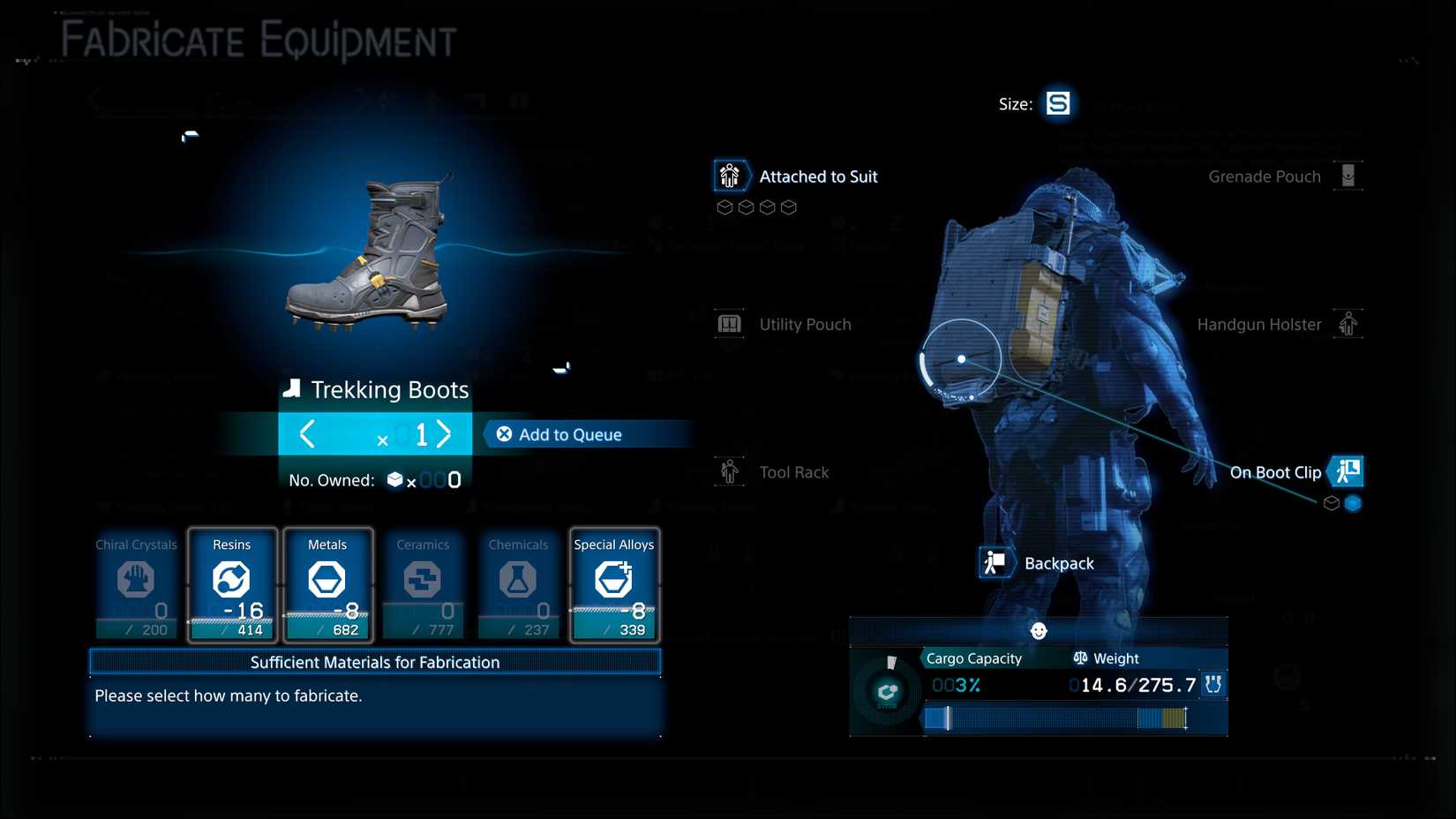Select the Tool Rack slot icon
This screenshot has width=1456, height=819.
coord(730,471)
